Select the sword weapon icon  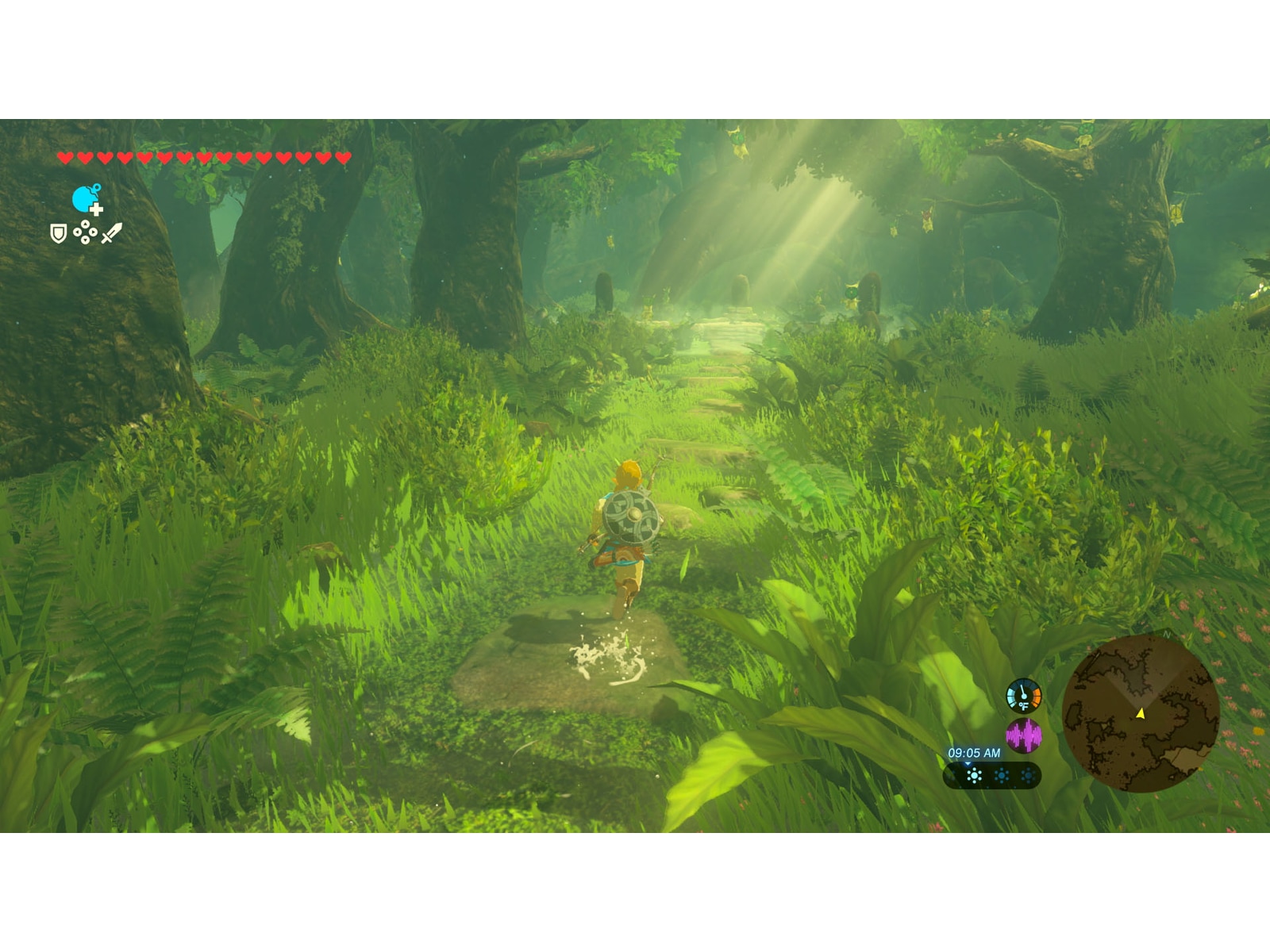click(111, 232)
